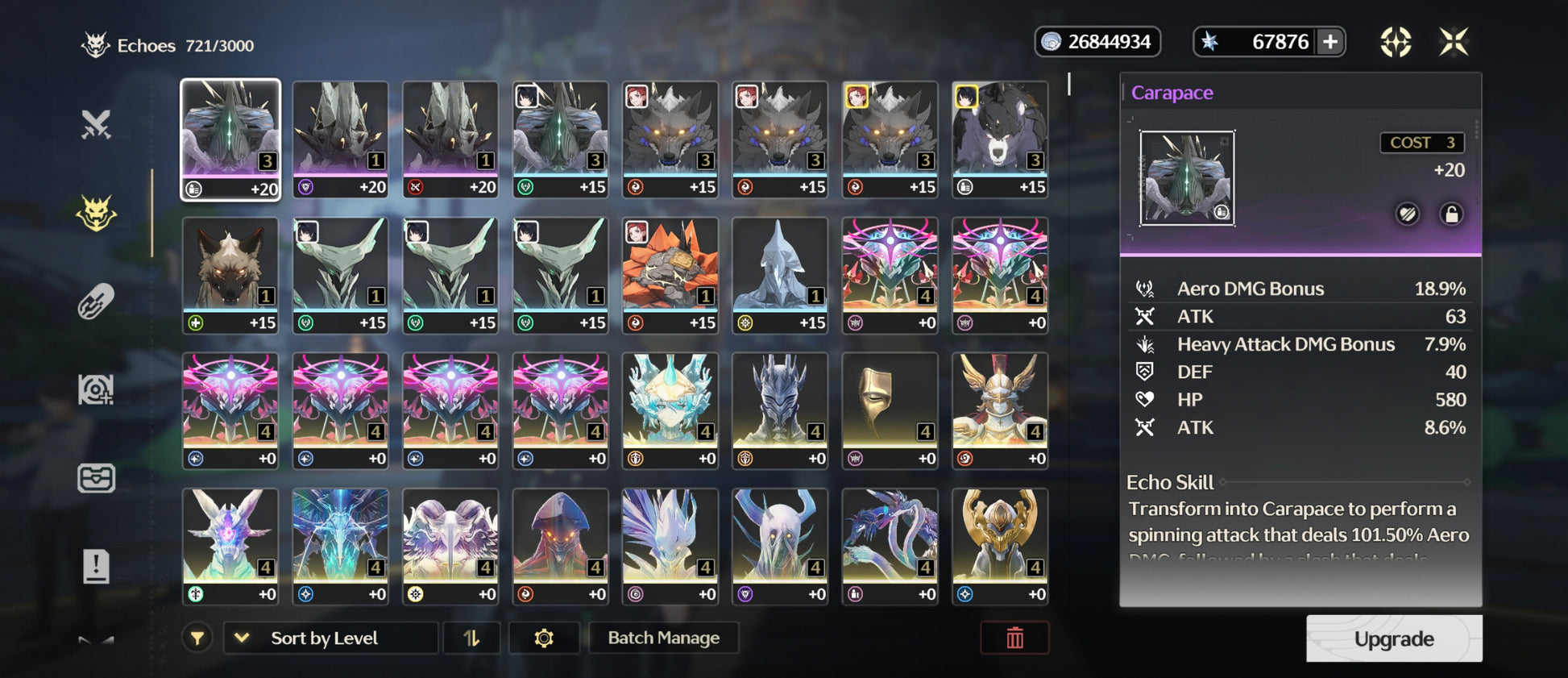Click the red trash can delete button
The height and width of the screenshot is (678, 1568).
pos(1014,638)
